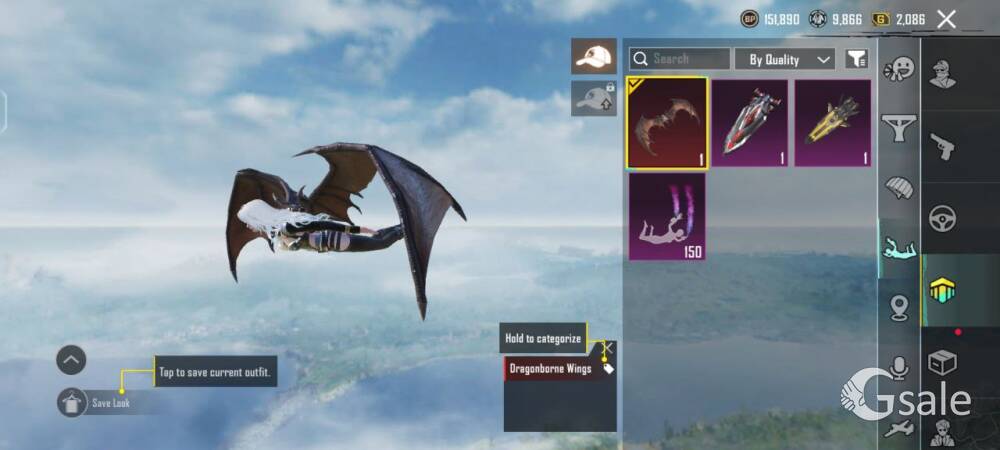
Task: Close the inventory screen with the X
Action: (946, 19)
